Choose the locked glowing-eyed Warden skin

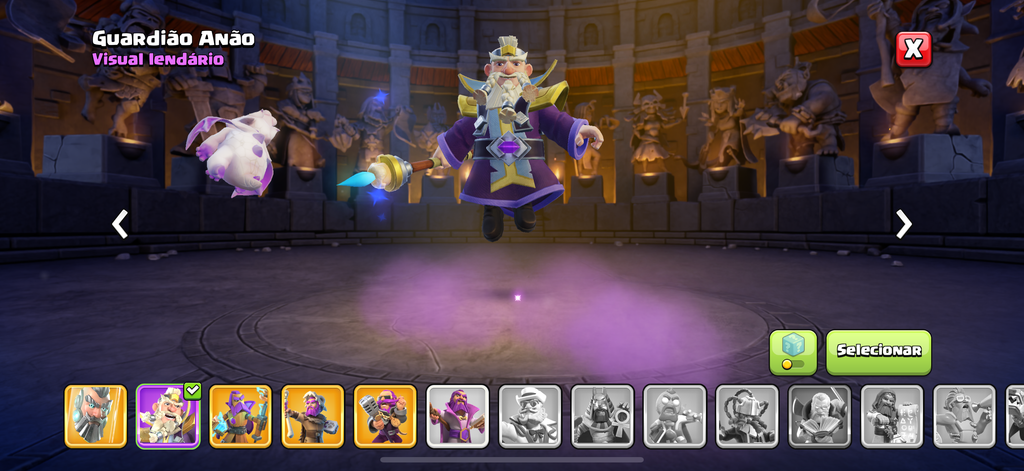click(675, 415)
